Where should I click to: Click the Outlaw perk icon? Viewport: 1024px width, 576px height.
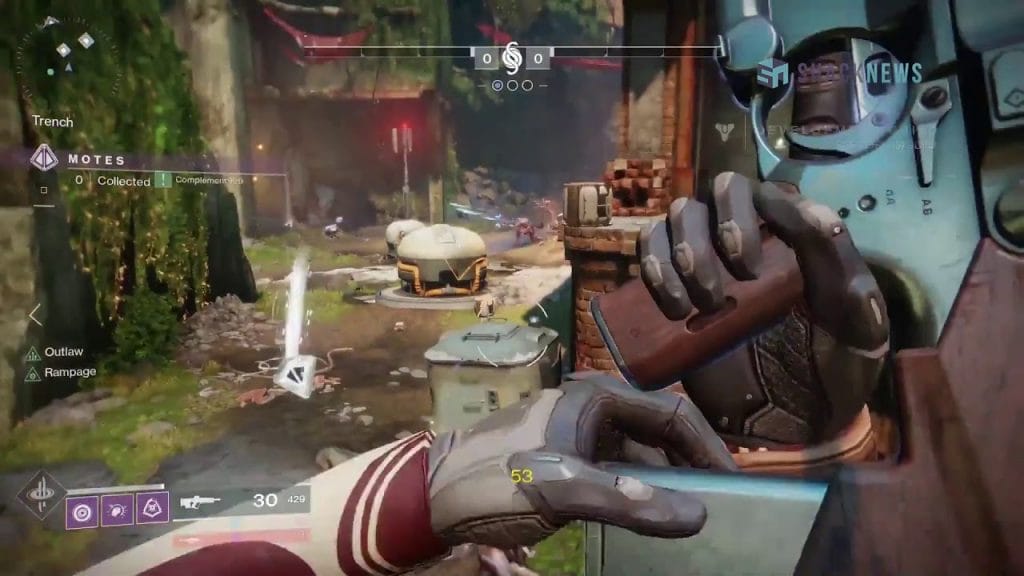[33, 353]
